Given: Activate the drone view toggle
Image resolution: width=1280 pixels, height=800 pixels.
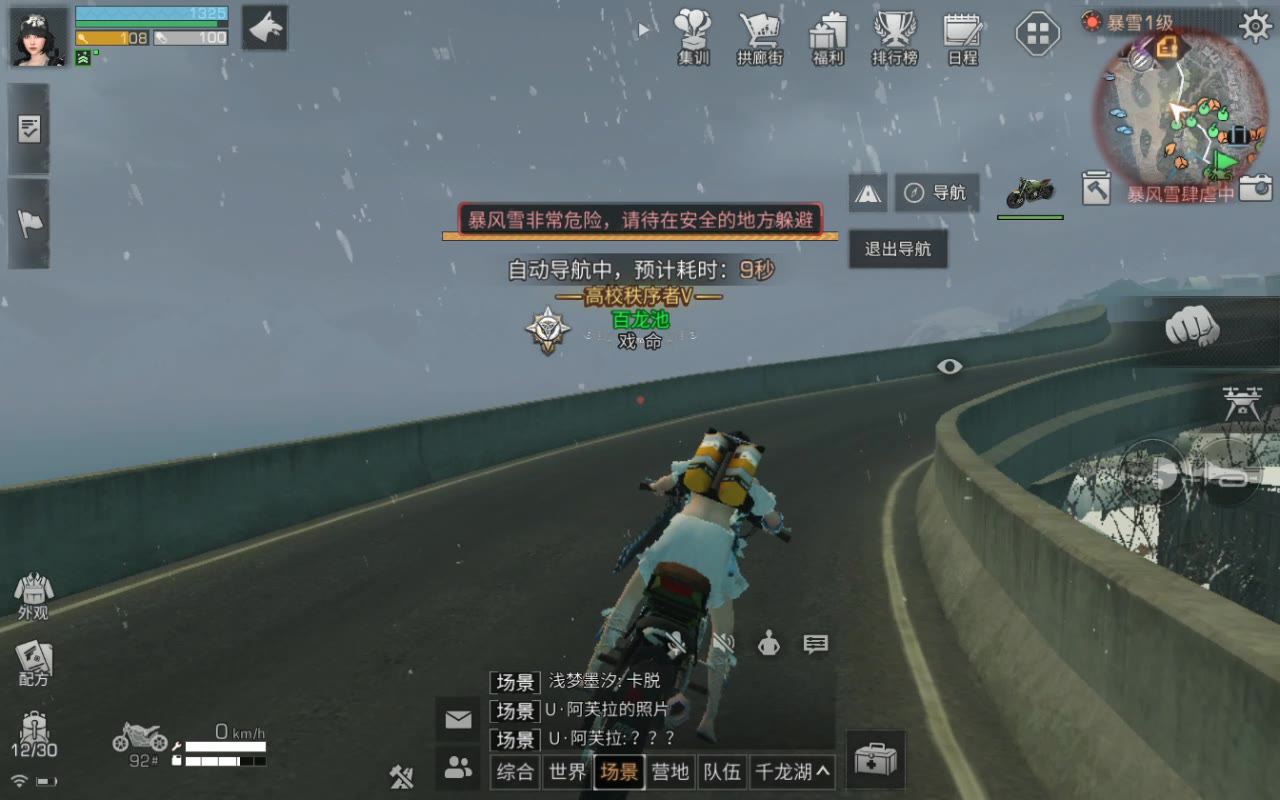Looking at the screenshot, I should [1241, 399].
